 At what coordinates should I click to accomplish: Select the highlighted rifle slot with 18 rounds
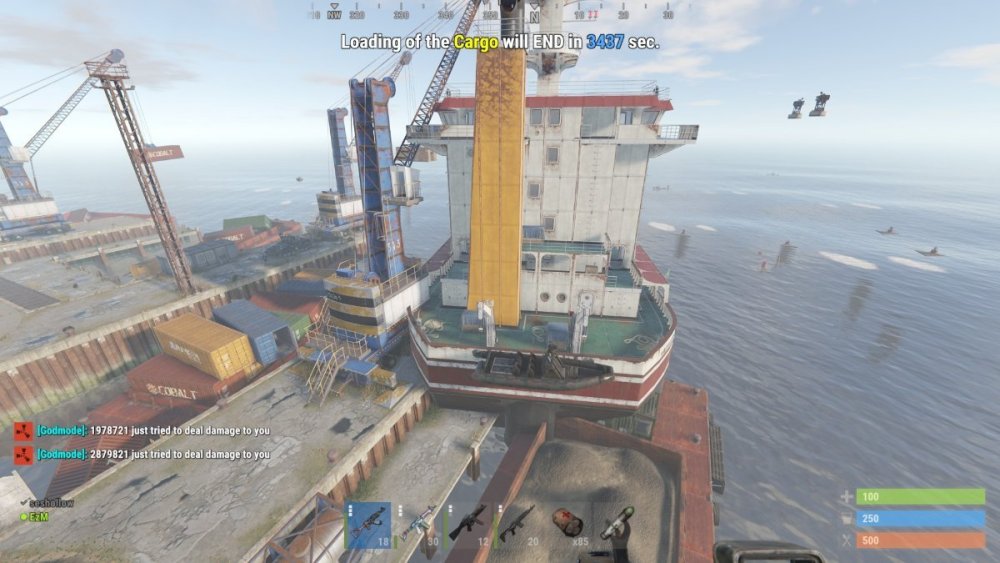tap(368, 525)
